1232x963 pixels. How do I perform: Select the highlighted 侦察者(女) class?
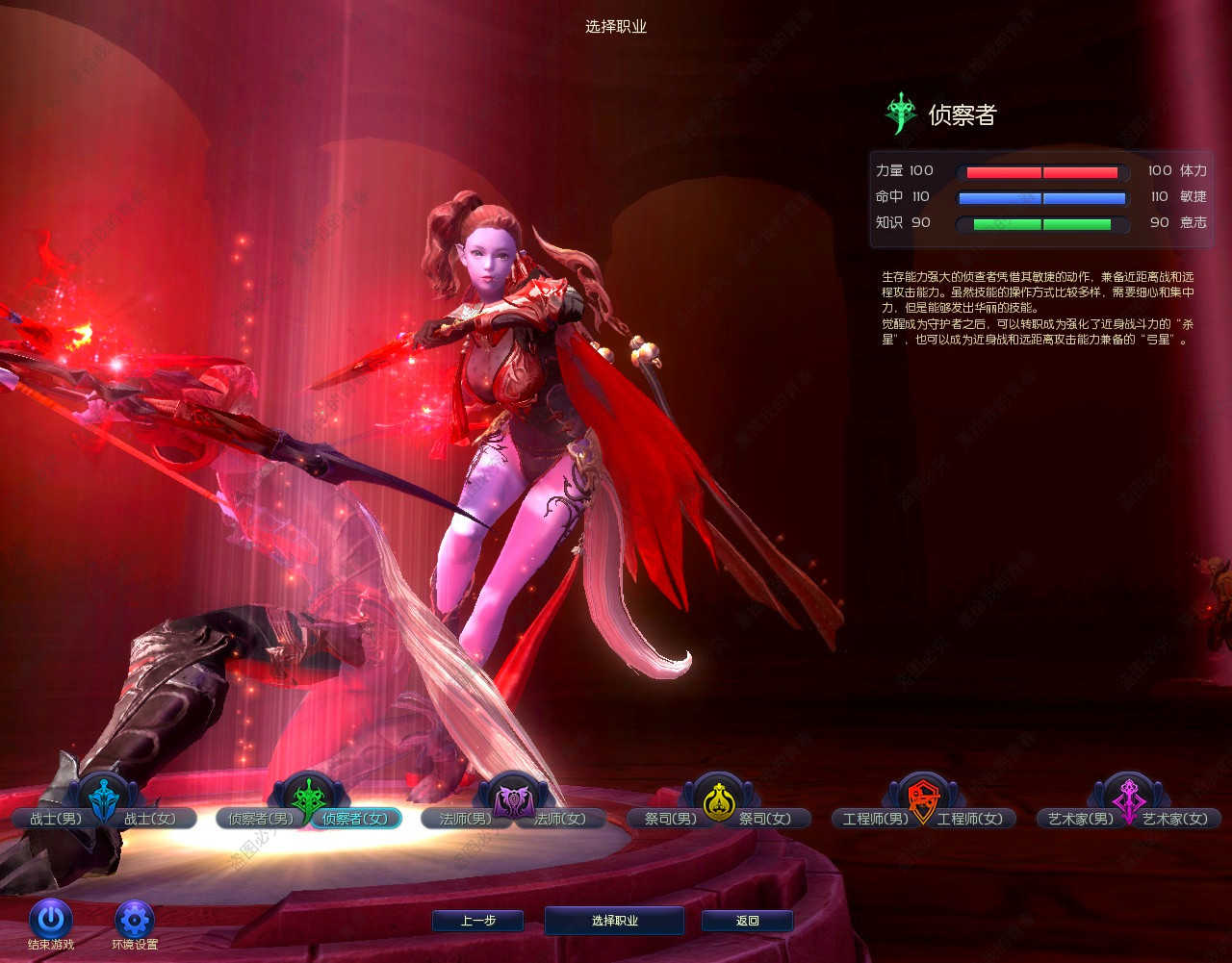click(x=355, y=819)
